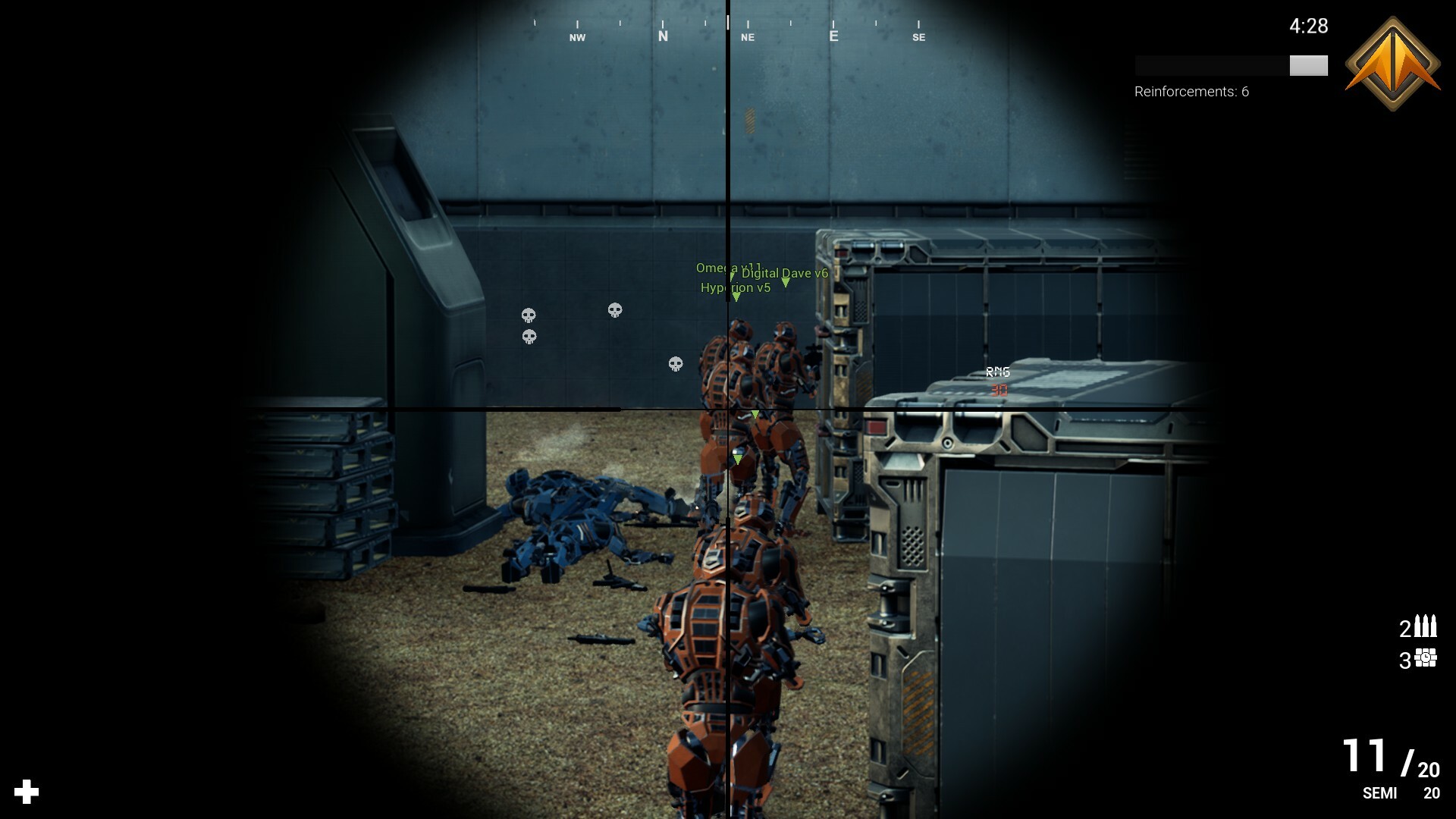This screenshot has width=1456, height=819.
Task: Expand the Omega v11 unit label
Action: coord(730,268)
